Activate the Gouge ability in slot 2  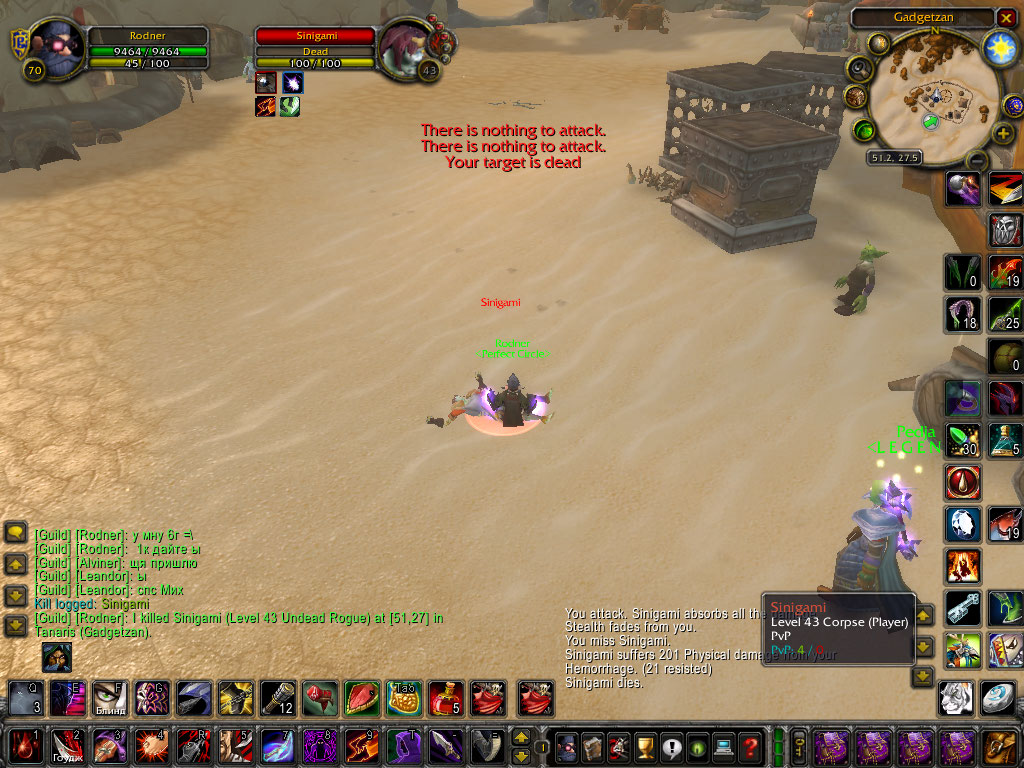67,746
